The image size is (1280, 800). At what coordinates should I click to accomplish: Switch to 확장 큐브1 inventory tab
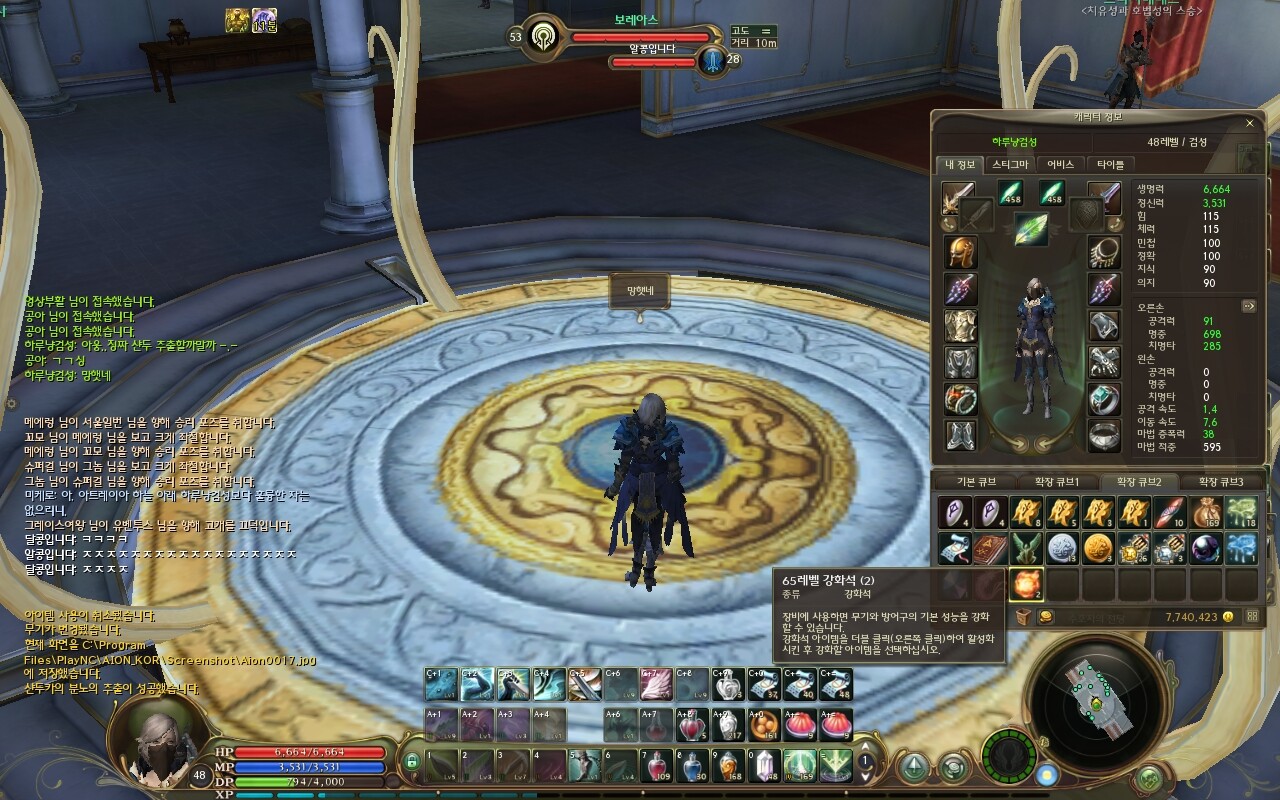coord(1058,482)
